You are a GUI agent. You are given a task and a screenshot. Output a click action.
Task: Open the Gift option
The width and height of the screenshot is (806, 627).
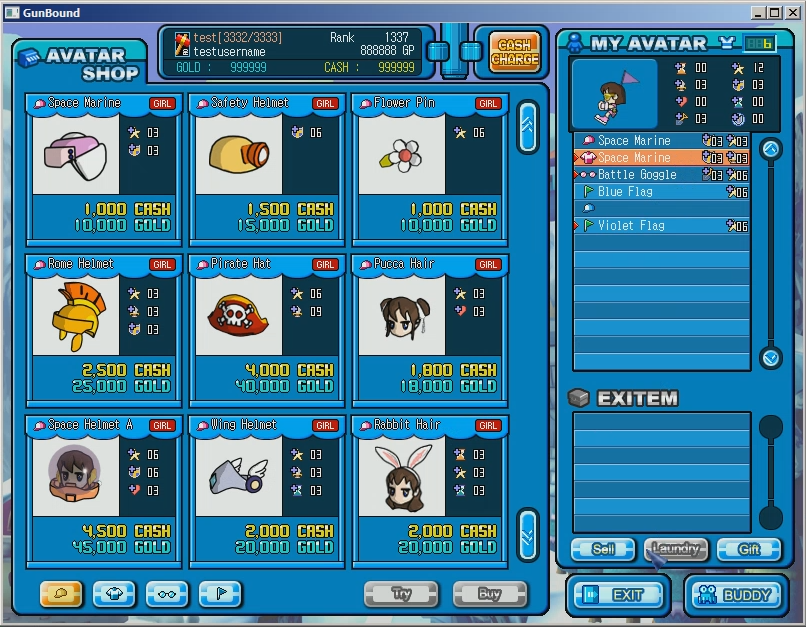pyautogui.click(x=749, y=549)
